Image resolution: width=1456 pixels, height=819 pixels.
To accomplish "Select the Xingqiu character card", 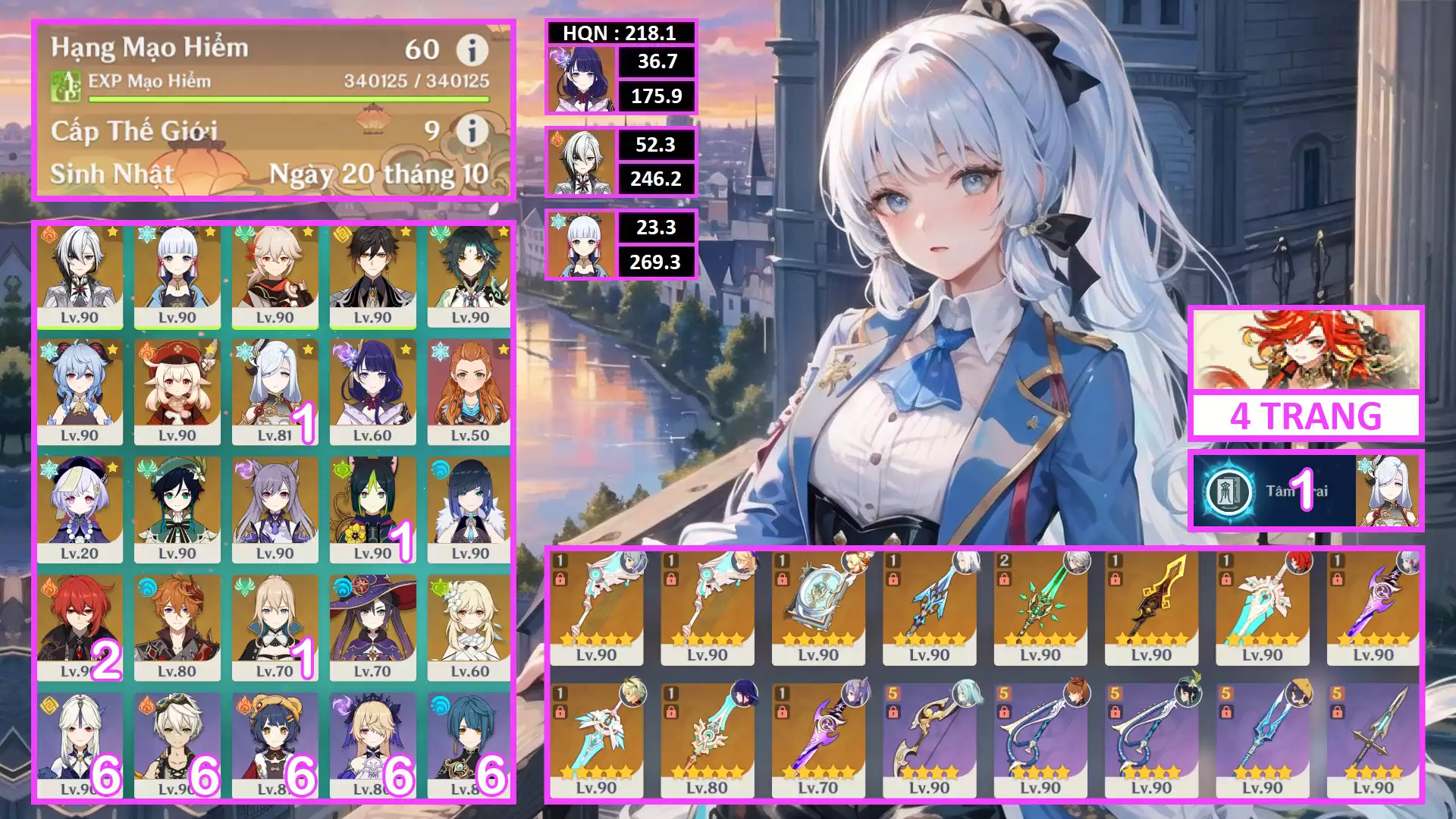I will pos(470,745).
